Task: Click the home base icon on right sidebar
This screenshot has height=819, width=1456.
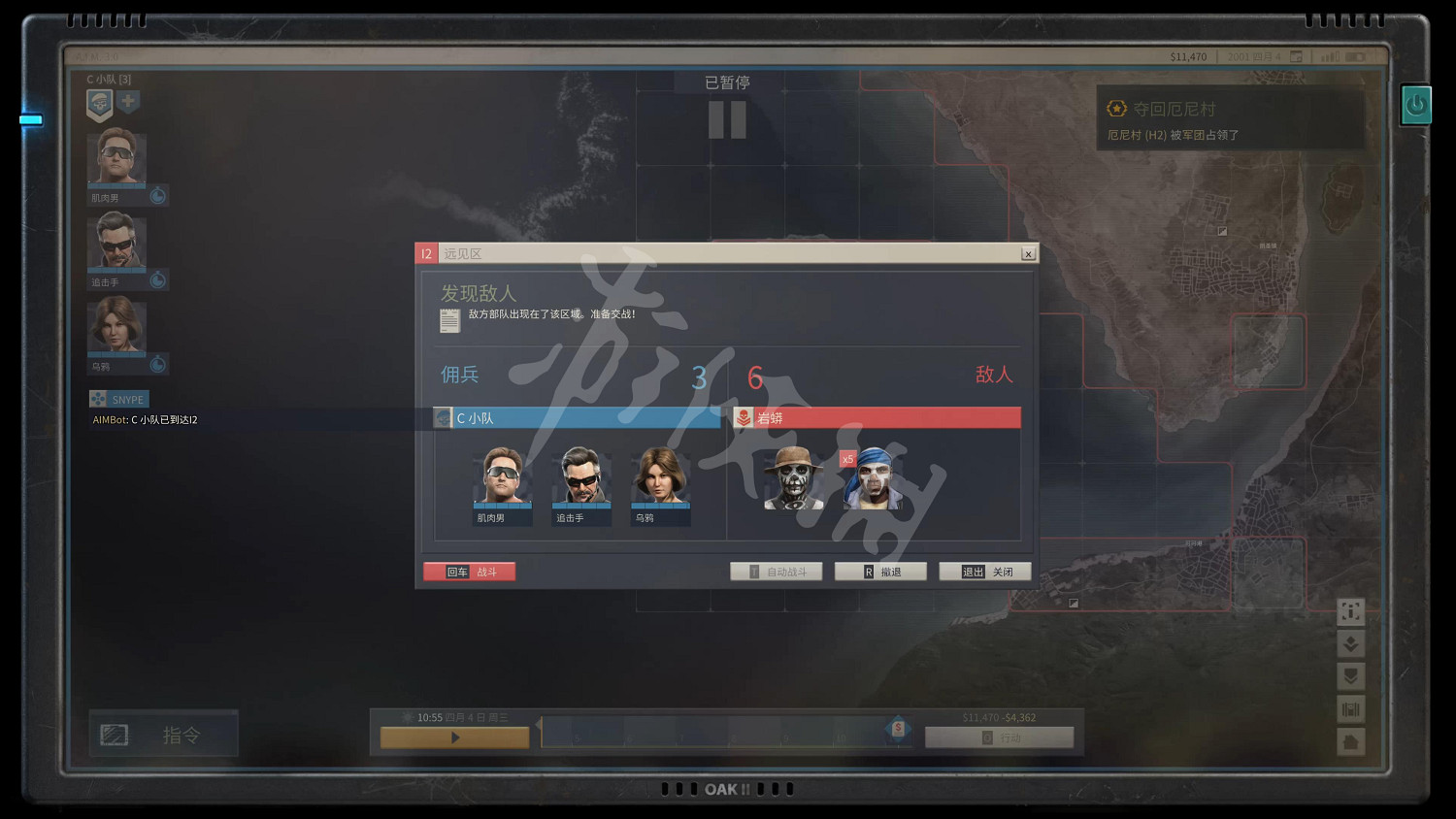Action: click(x=1351, y=742)
